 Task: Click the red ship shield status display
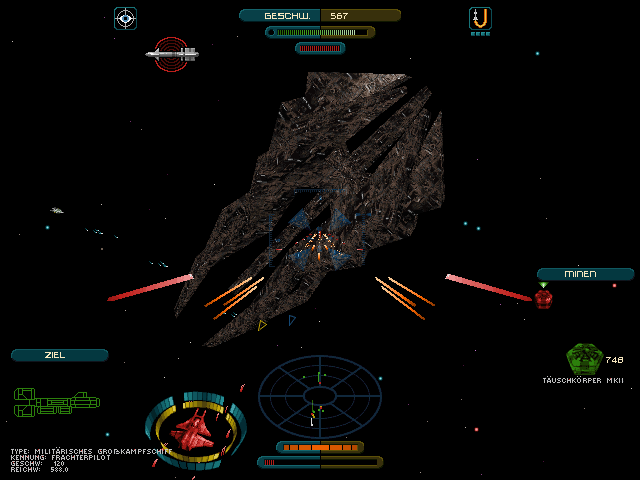[197, 429]
